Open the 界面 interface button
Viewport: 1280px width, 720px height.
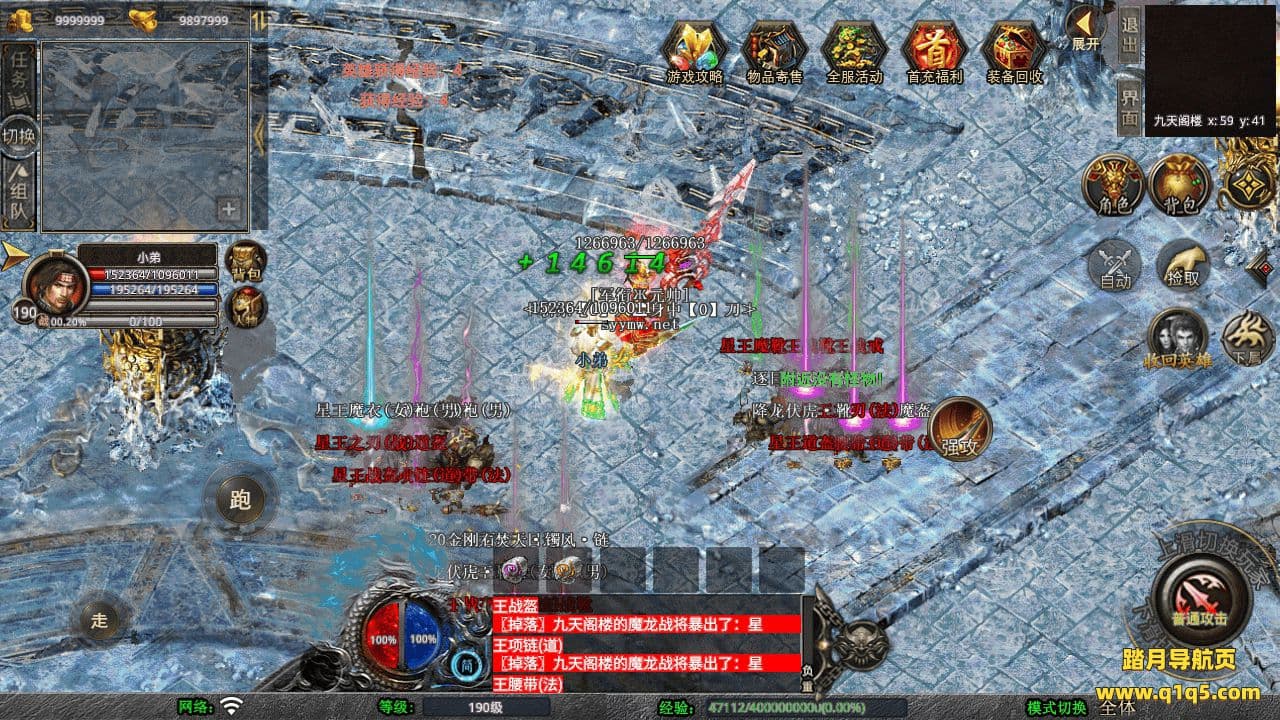point(1129,106)
